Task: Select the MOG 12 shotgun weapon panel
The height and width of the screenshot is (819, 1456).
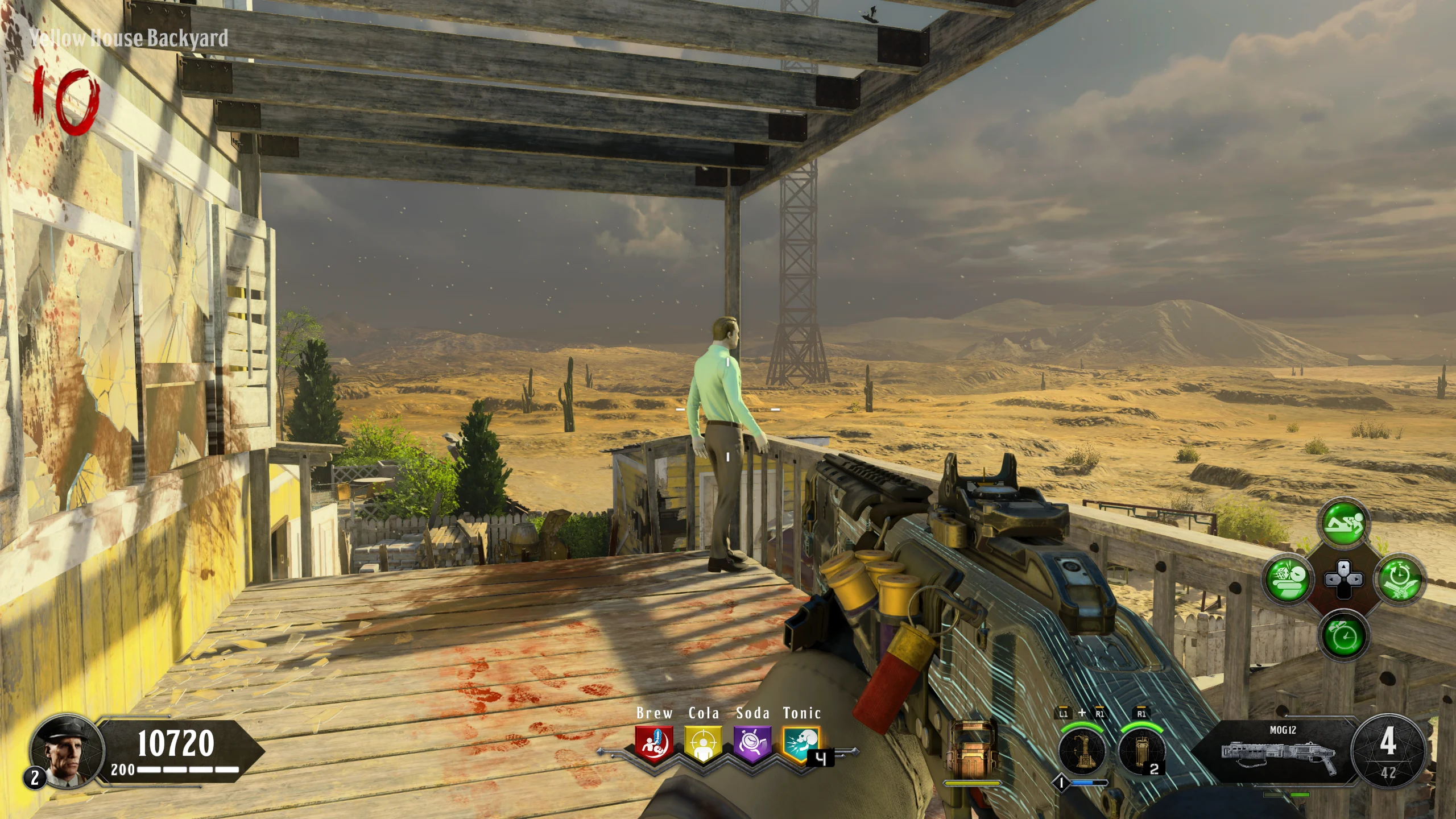Action: (x=1282, y=750)
